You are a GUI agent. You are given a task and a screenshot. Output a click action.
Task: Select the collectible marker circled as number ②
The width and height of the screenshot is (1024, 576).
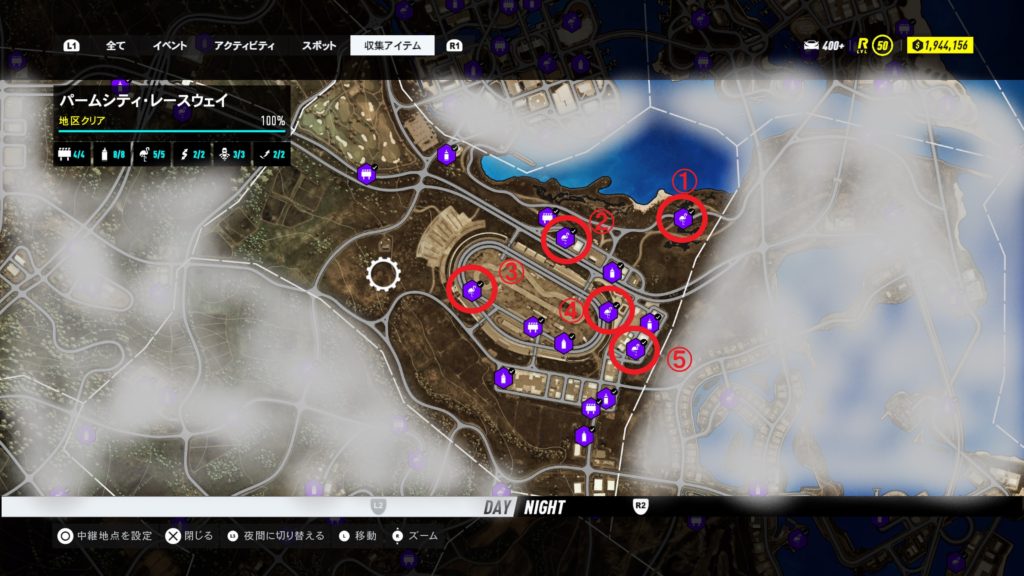coord(565,239)
